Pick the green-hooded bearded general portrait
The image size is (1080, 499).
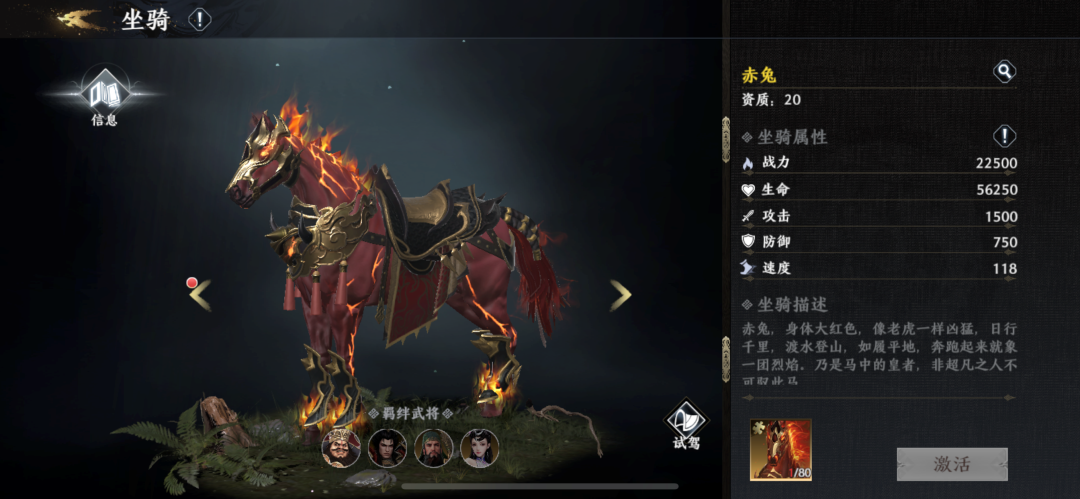pos(433,448)
